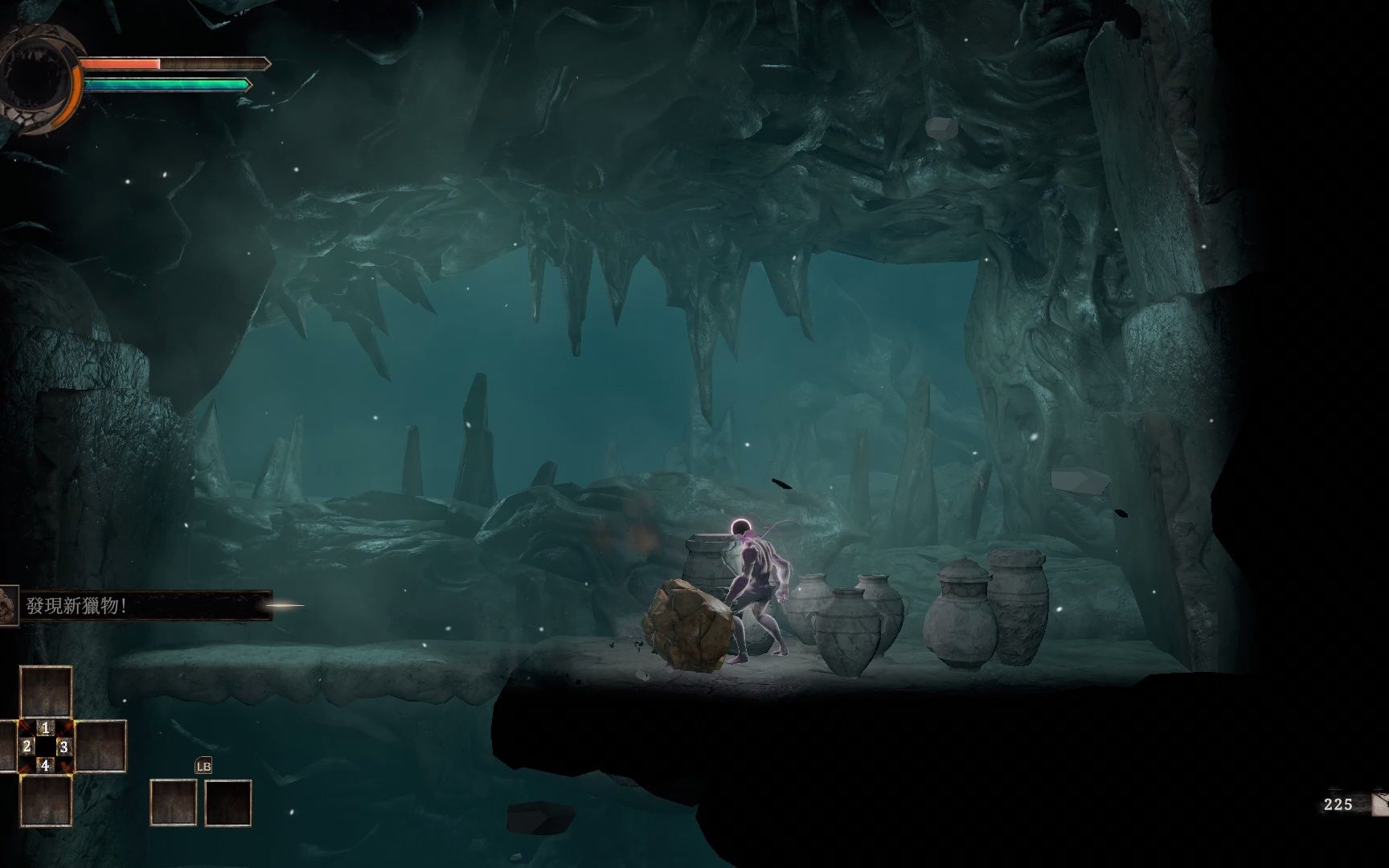Viewport: 1389px width, 868px height.
Task: Select the empty quick slot above number 1
Action: click(46, 692)
